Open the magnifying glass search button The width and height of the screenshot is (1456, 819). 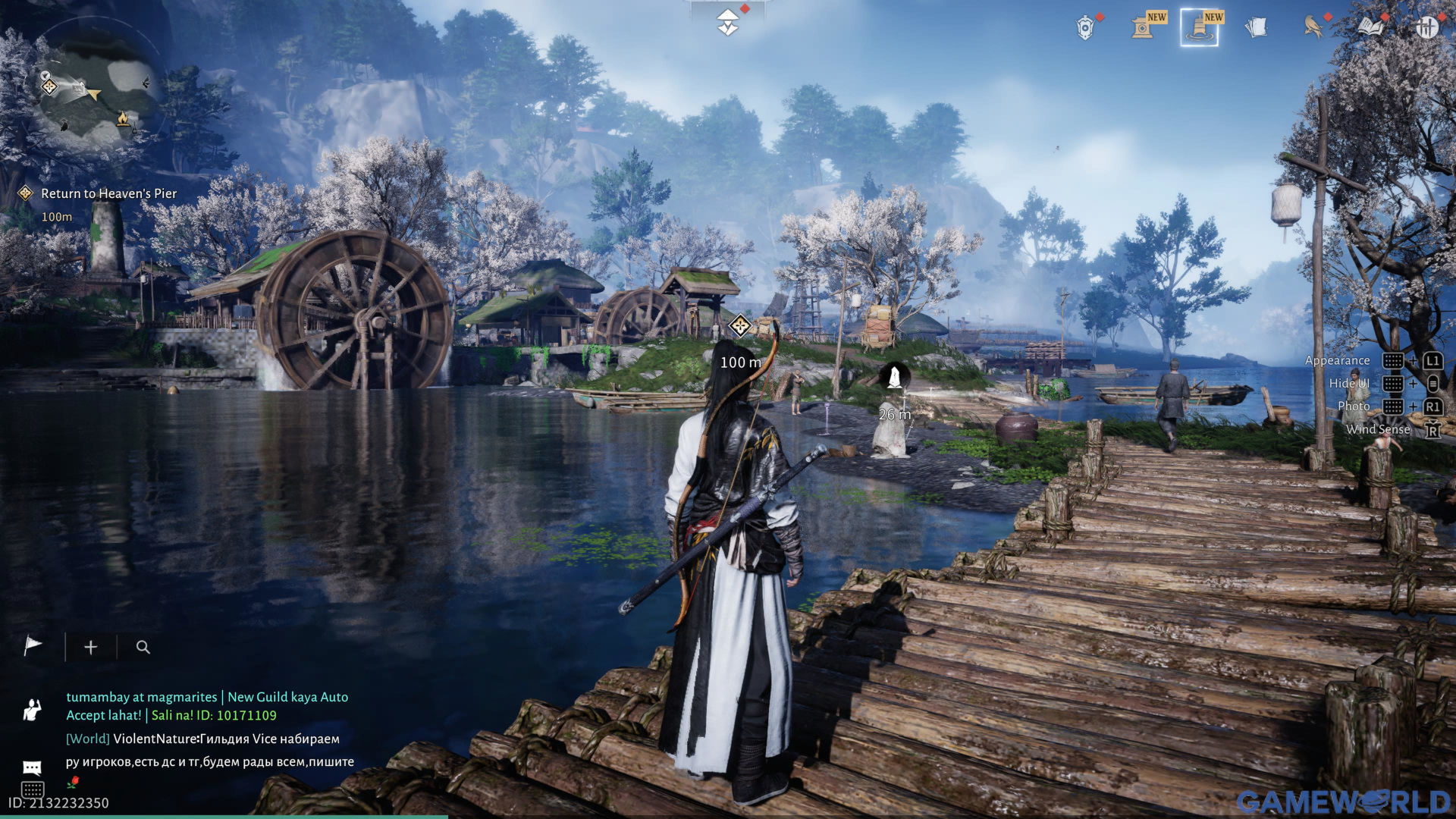pyautogui.click(x=143, y=647)
